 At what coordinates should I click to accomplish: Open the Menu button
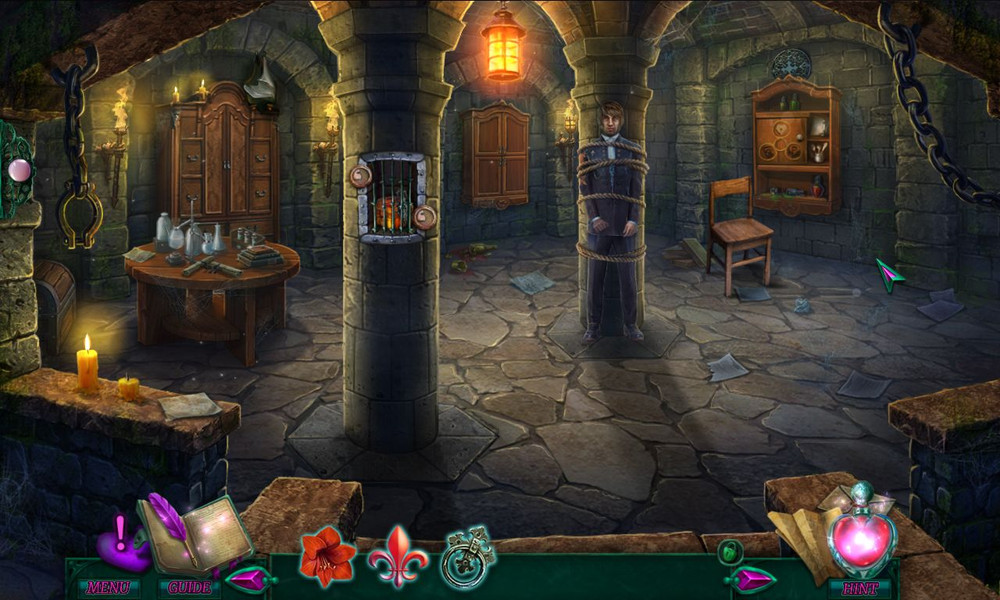[108, 587]
